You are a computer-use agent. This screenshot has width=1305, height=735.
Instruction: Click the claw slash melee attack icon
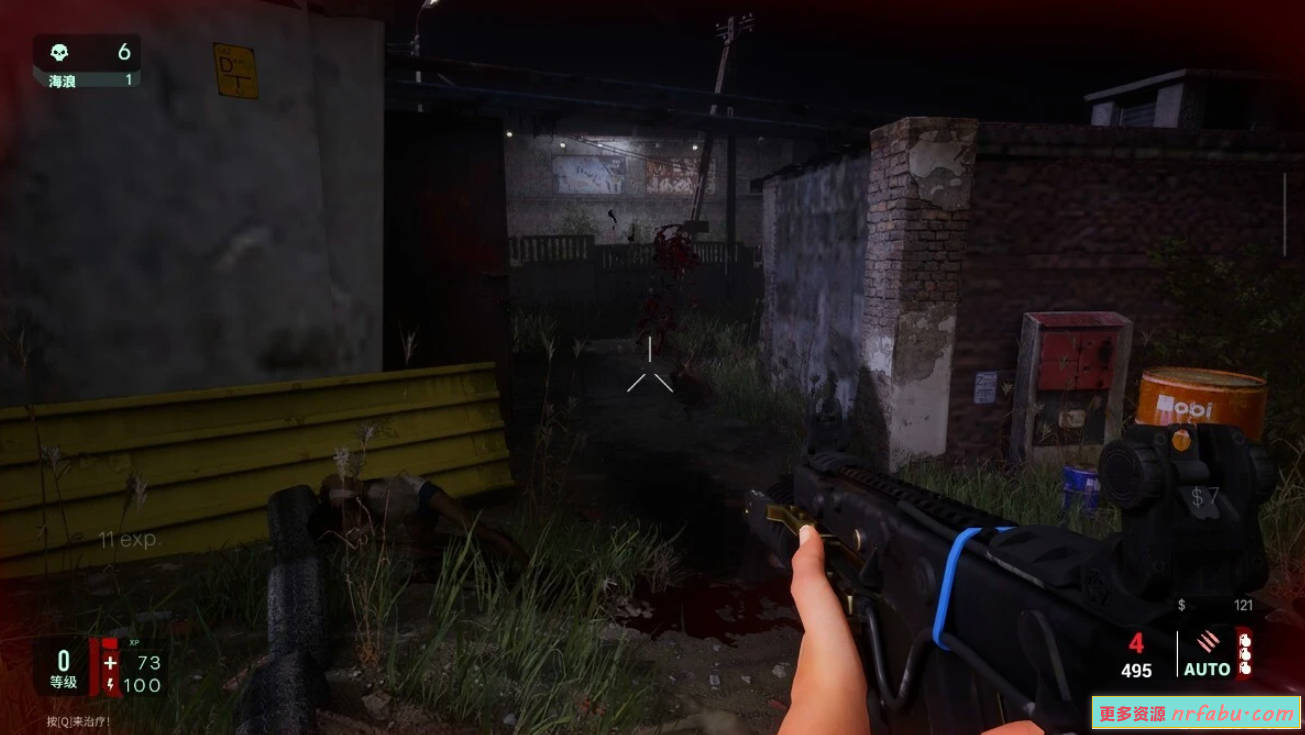(1209, 641)
